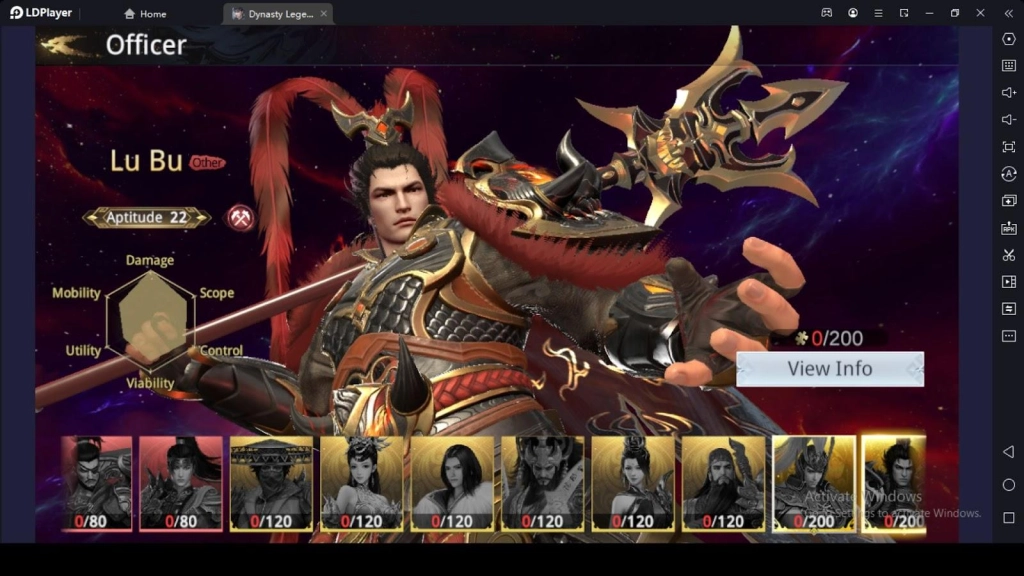The height and width of the screenshot is (576, 1024).
Task: Choose the horned helmet bearded officer portrait
Action: point(542,482)
